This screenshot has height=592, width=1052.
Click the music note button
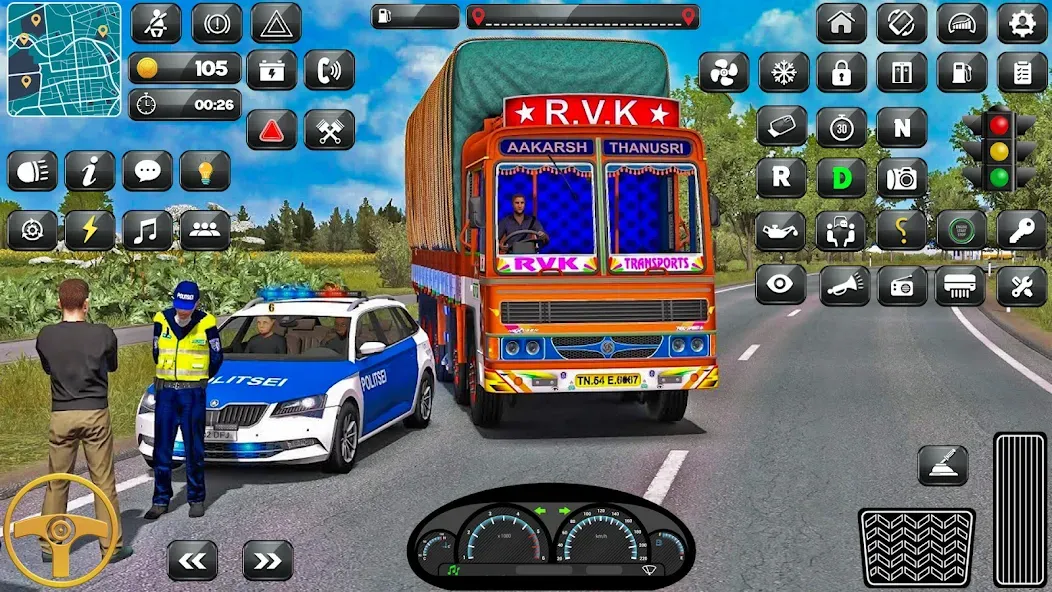[x=147, y=230]
